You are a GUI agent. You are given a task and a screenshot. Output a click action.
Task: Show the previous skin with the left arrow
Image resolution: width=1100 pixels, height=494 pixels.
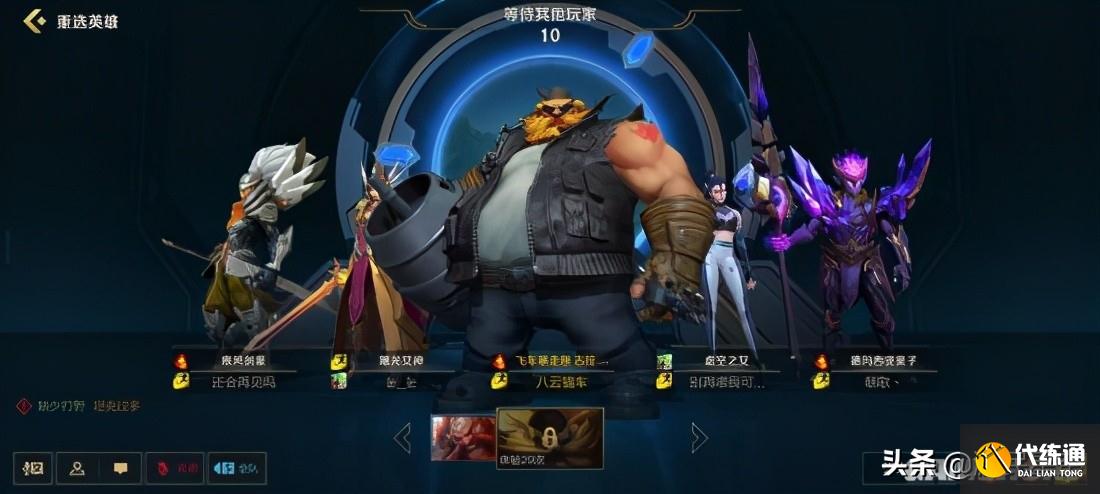(x=402, y=437)
